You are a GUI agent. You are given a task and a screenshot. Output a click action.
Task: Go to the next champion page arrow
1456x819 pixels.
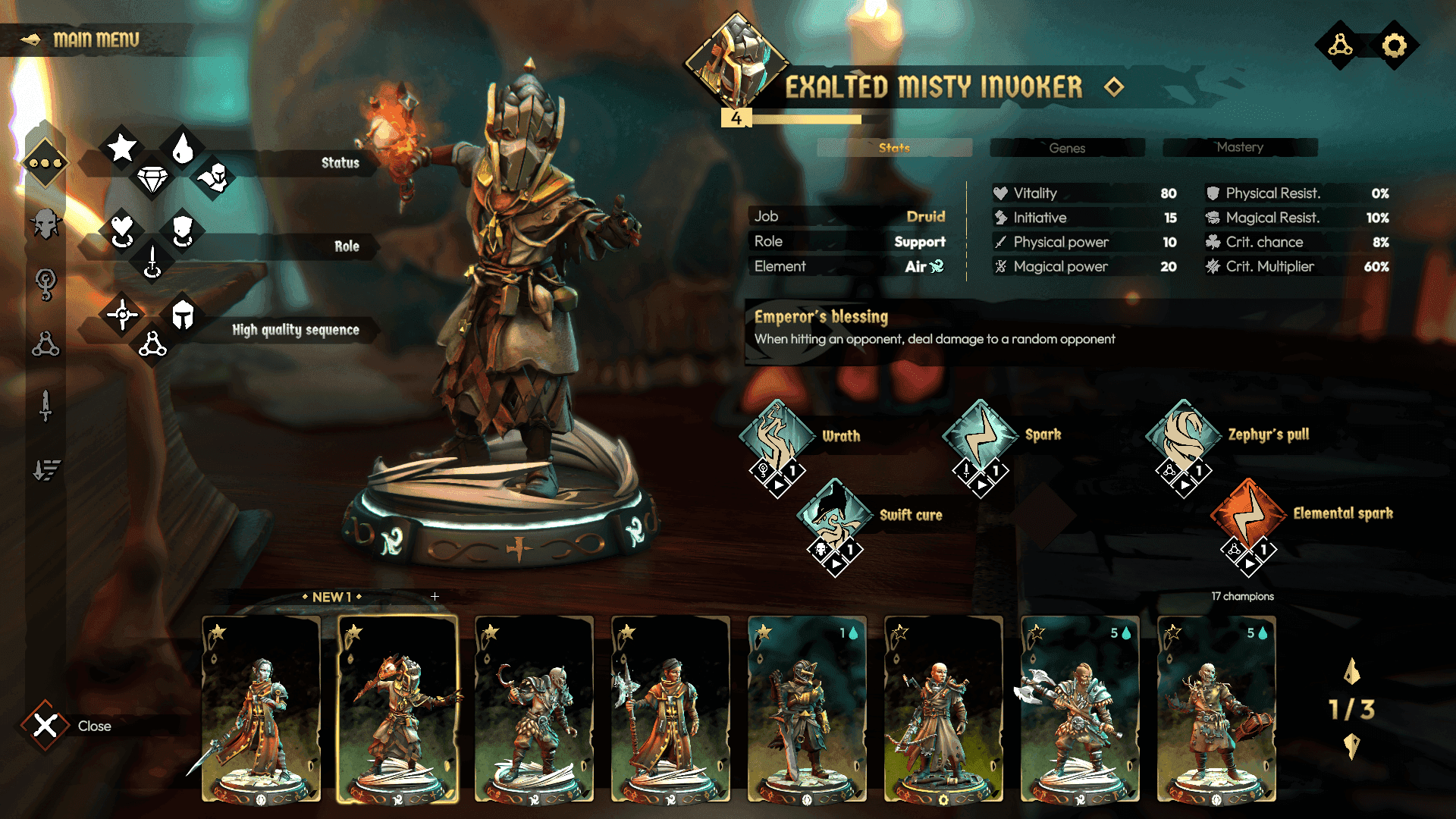1351,747
